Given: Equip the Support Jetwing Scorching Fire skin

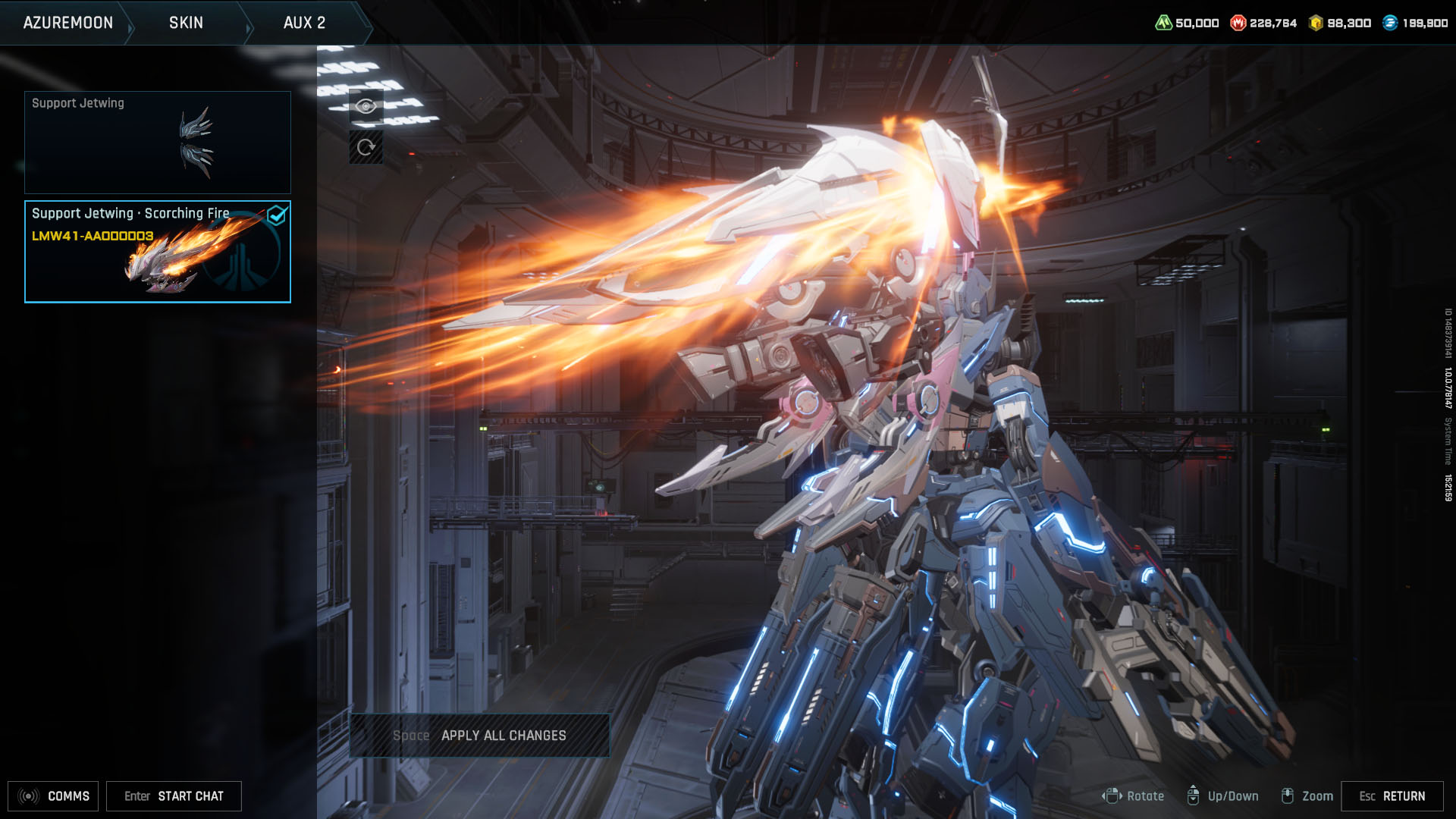Looking at the screenshot, I should [x=157, y=252].
